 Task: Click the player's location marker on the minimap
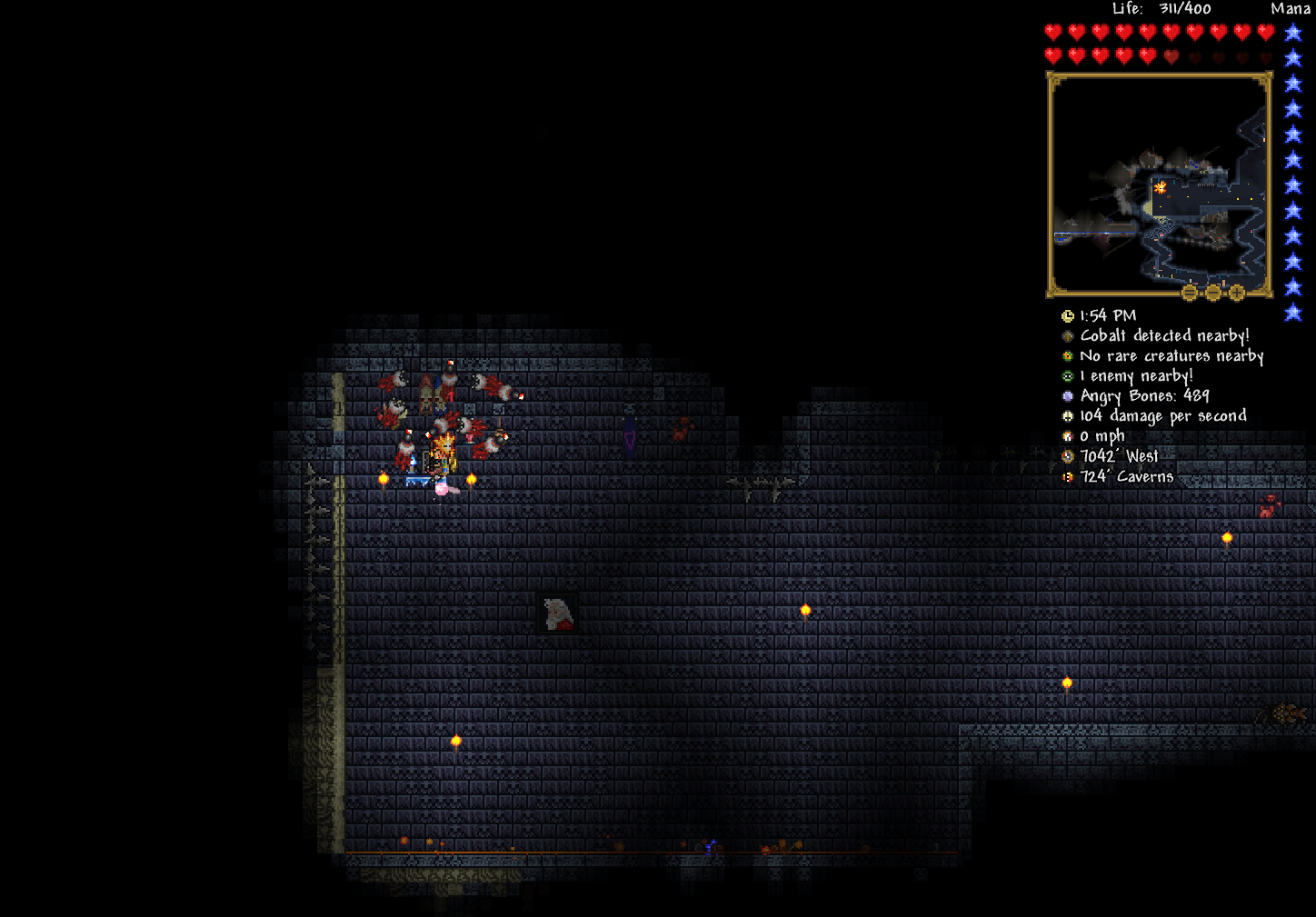click(x=1161, y=188)
